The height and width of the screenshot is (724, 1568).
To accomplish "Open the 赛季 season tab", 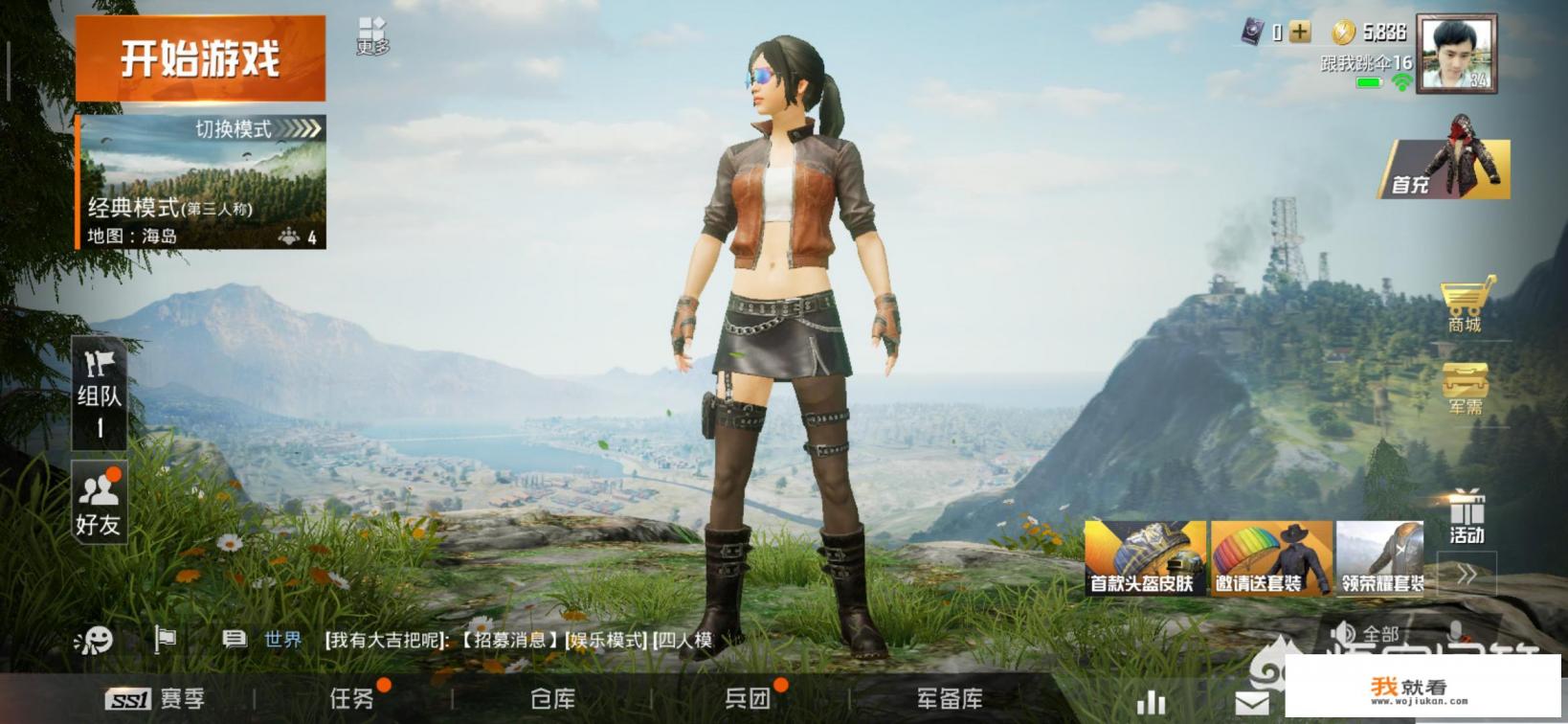I will tap(156, 699).
